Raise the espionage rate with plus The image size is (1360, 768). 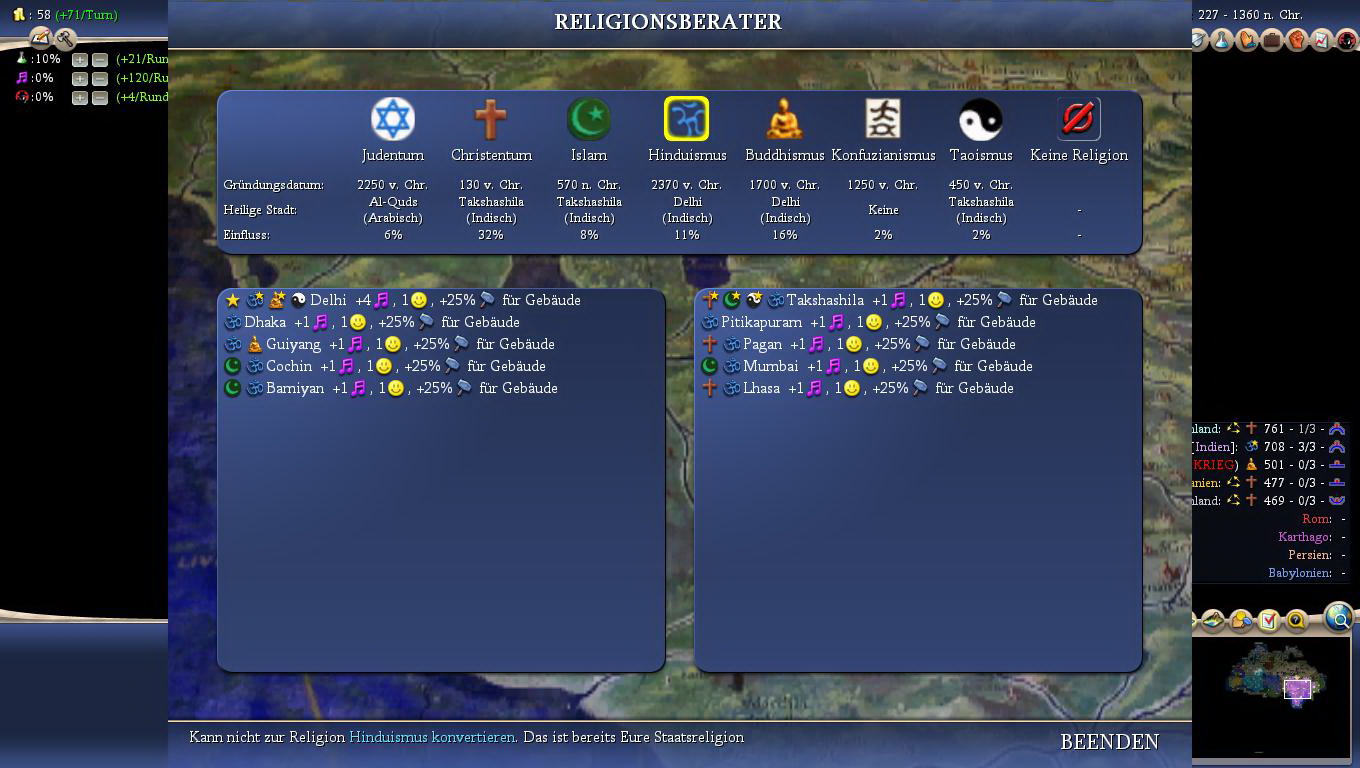tap(80, 98)
